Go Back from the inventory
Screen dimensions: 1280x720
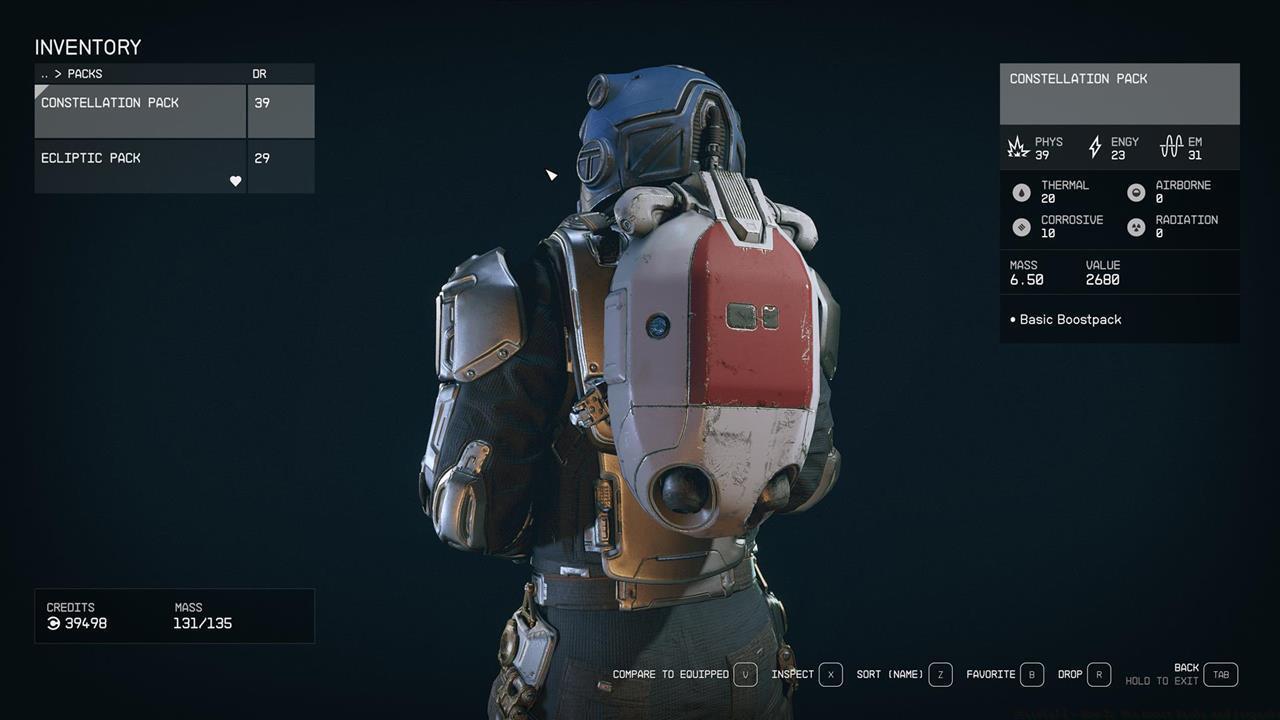click(1220, 675)
